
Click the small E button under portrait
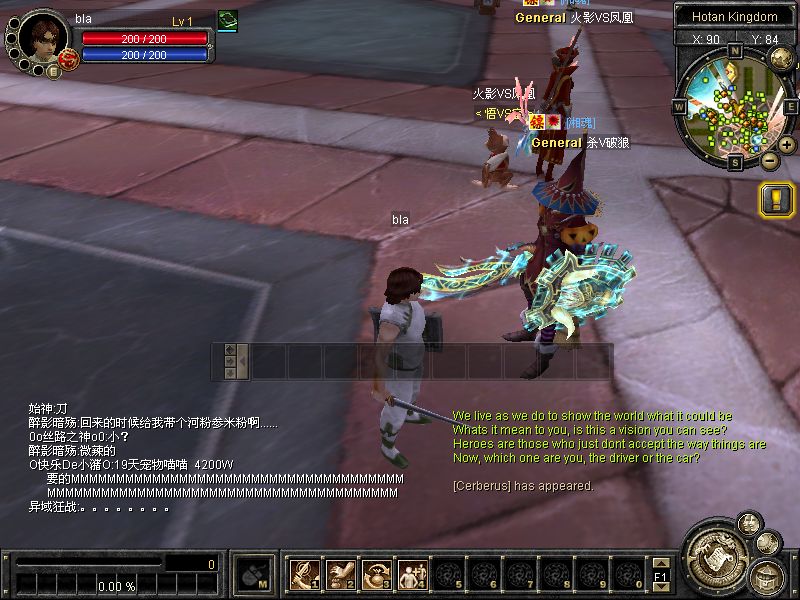click(x=53, y=71)
